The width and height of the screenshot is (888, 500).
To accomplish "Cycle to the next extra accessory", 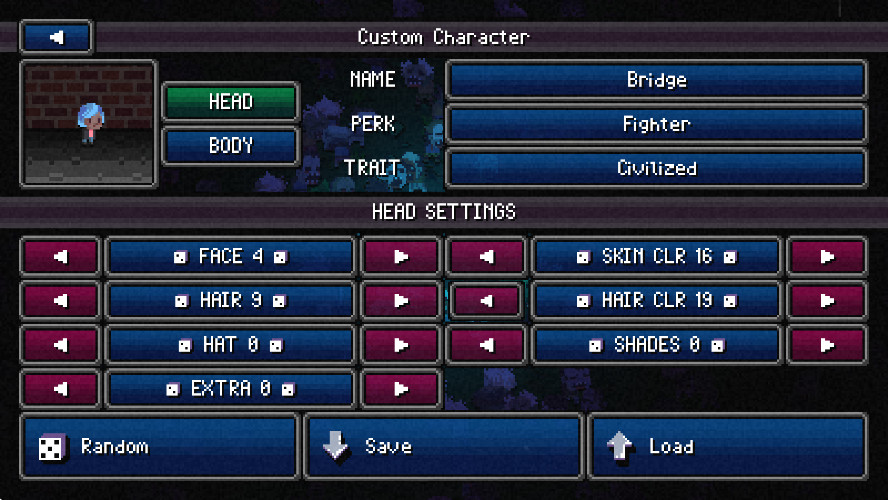I will 401,388.
